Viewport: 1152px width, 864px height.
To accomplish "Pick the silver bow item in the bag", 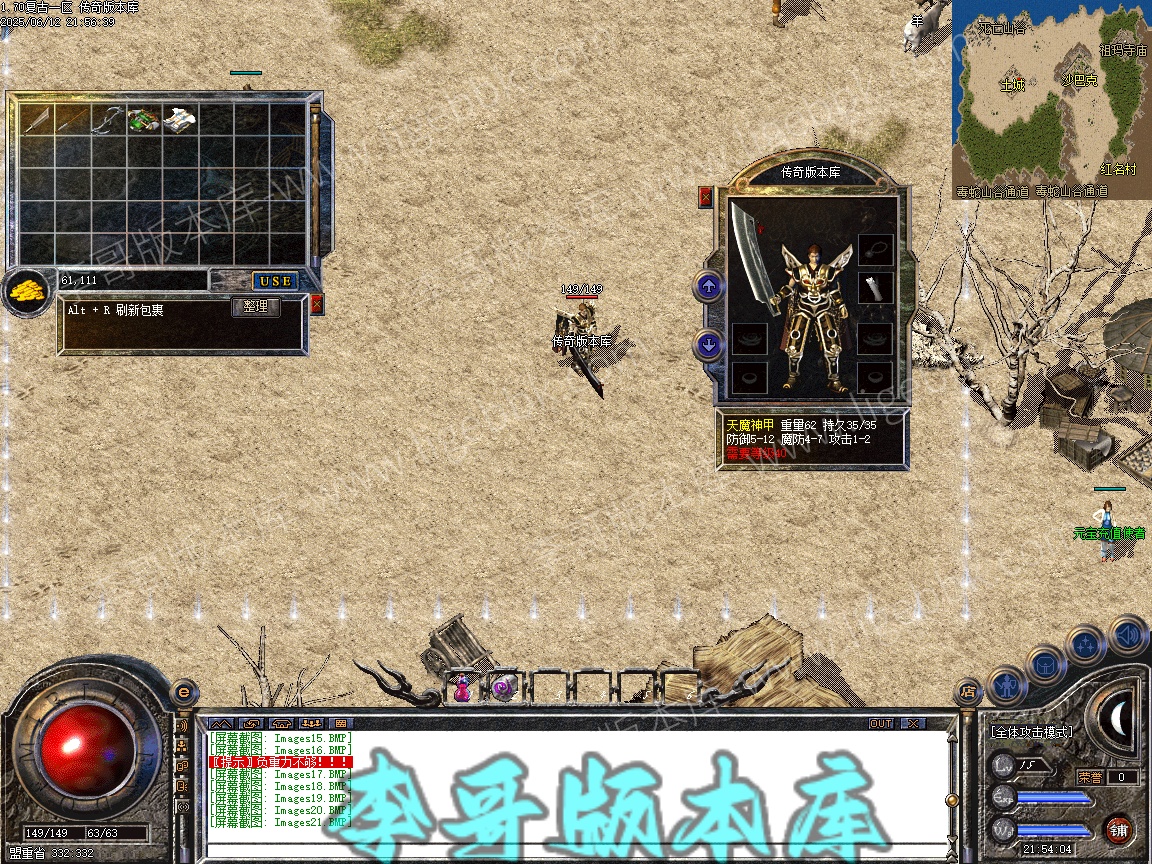I will [106, 120].
